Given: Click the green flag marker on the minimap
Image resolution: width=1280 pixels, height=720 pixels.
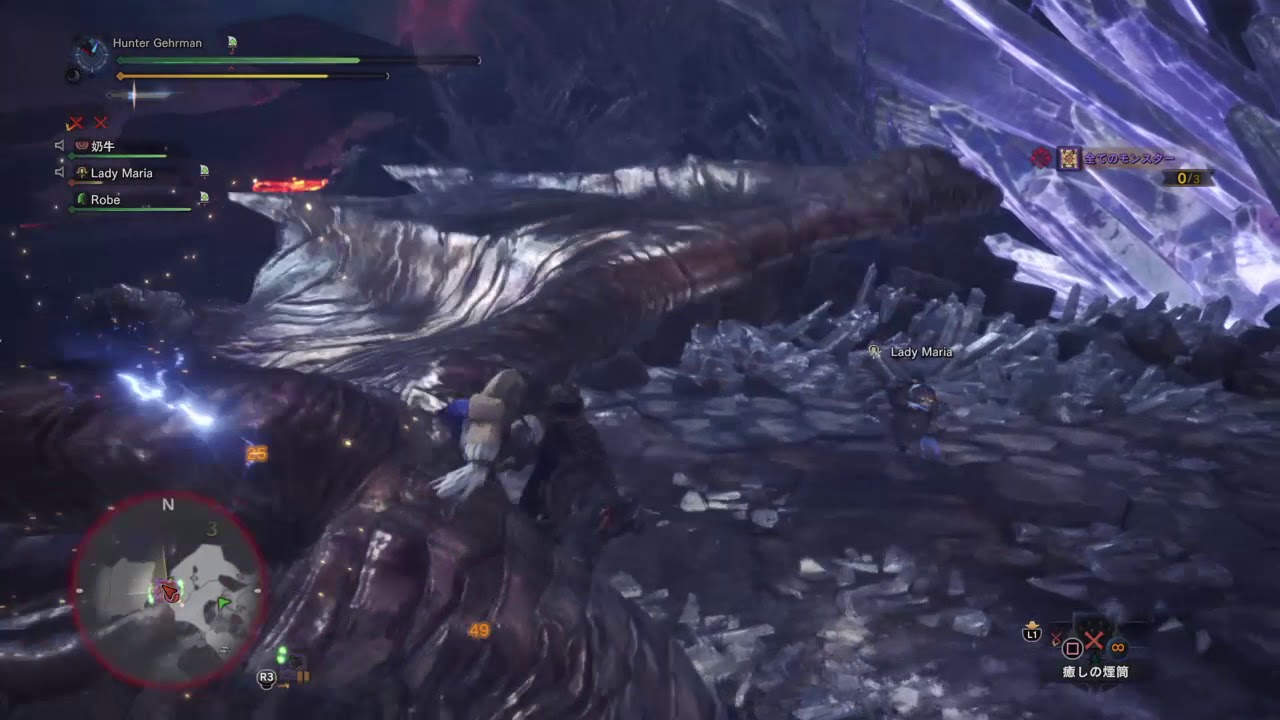Looking at the screenshot, I should click(x=224, y=603).
